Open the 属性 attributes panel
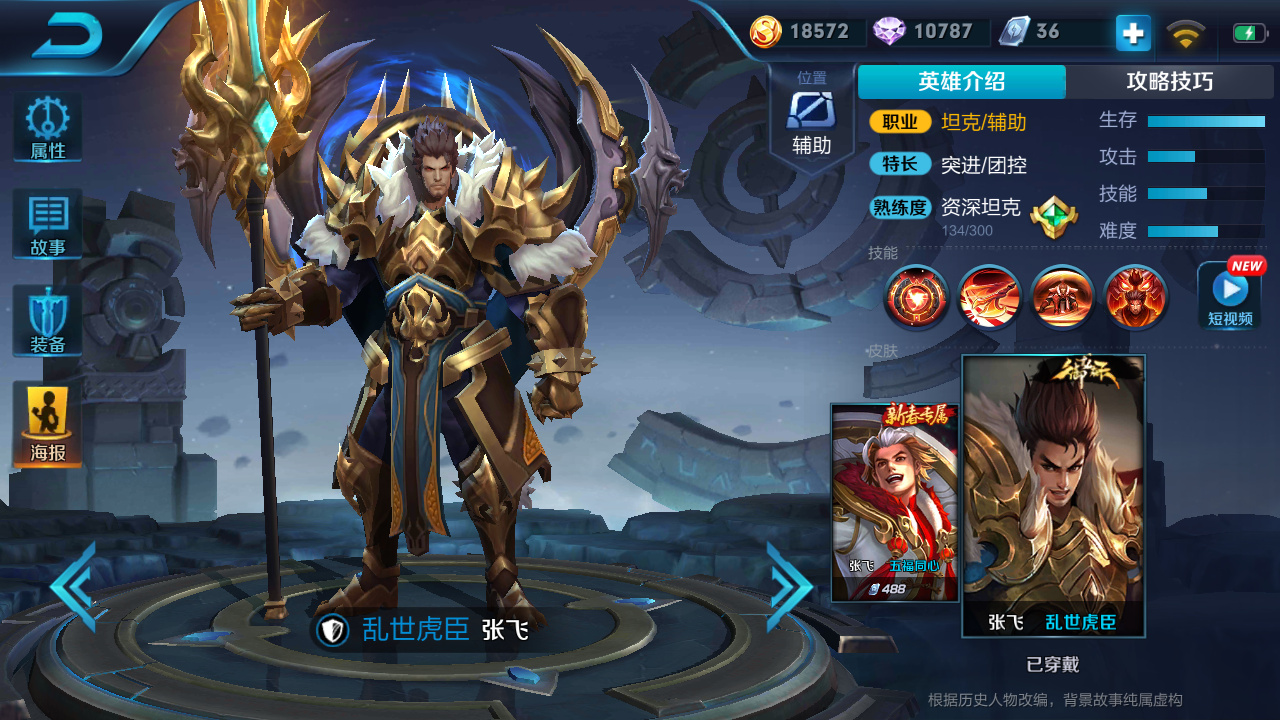1280x720 pixels. [x=46, y=127]
